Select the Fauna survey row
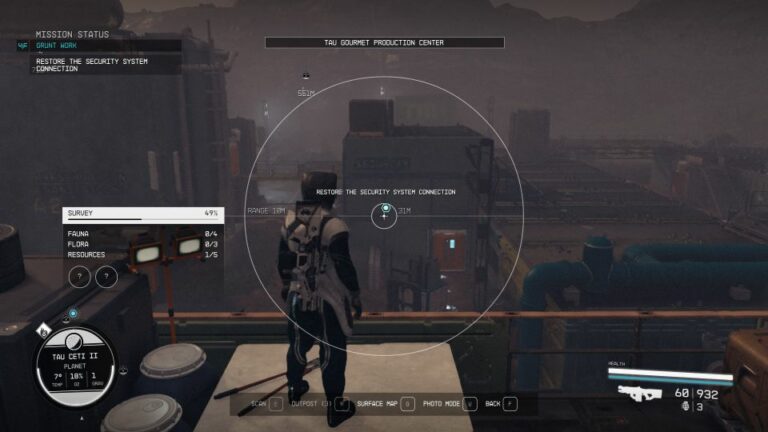Image resolution: width=768 pixels, height=432 pixels. coord(143,233)
